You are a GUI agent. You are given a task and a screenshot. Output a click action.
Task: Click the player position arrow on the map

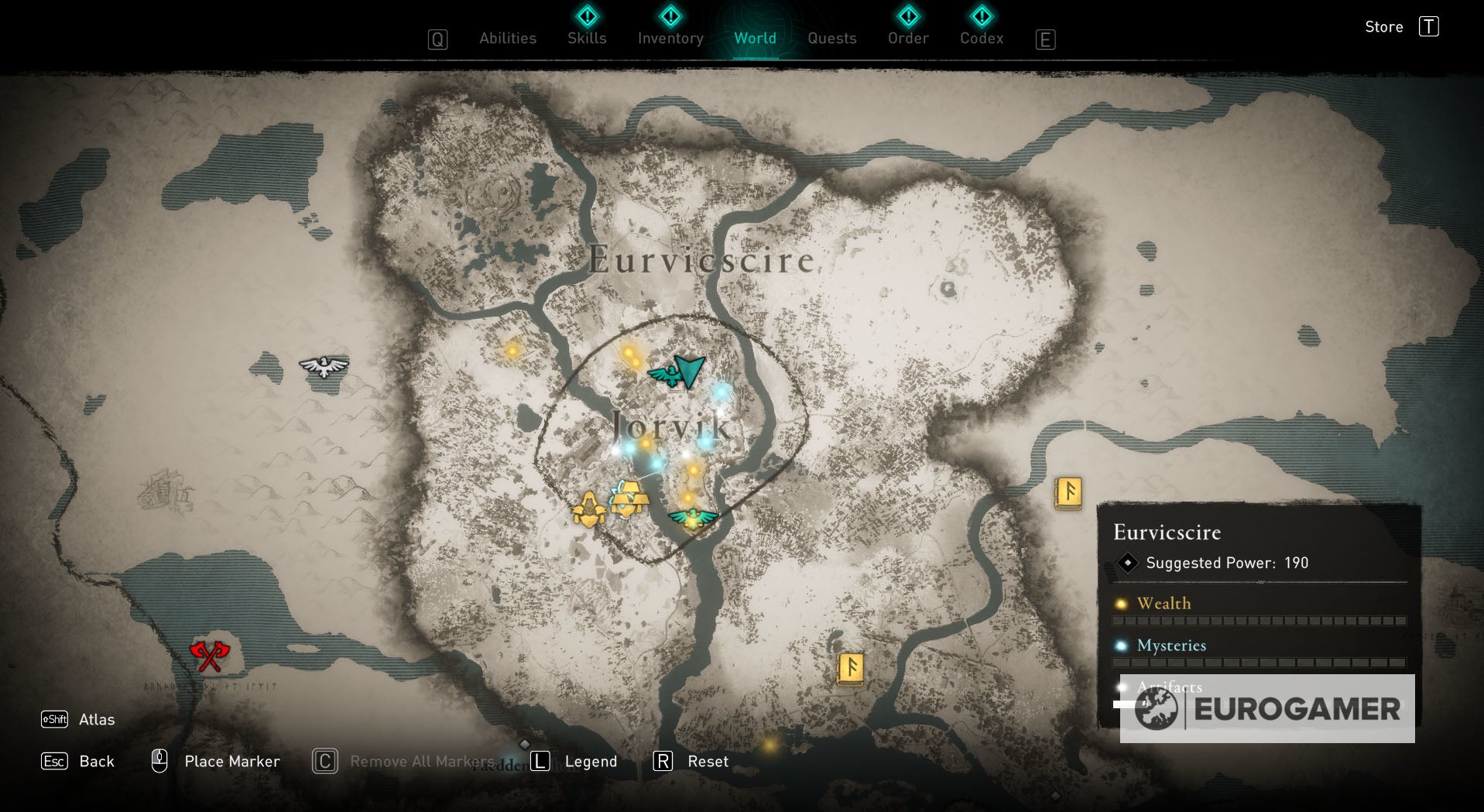(687, 370)
